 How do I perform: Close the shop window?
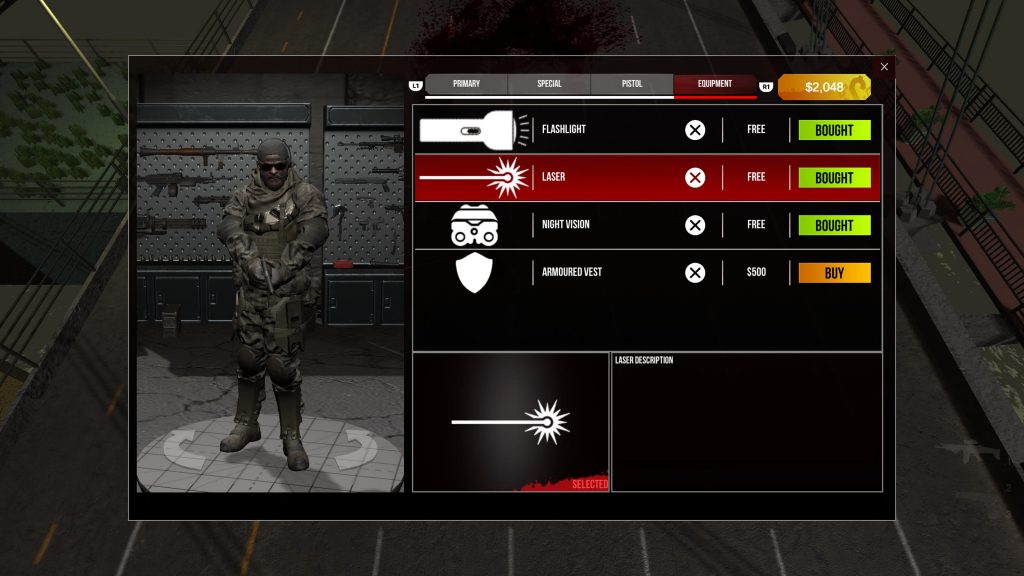884,67
